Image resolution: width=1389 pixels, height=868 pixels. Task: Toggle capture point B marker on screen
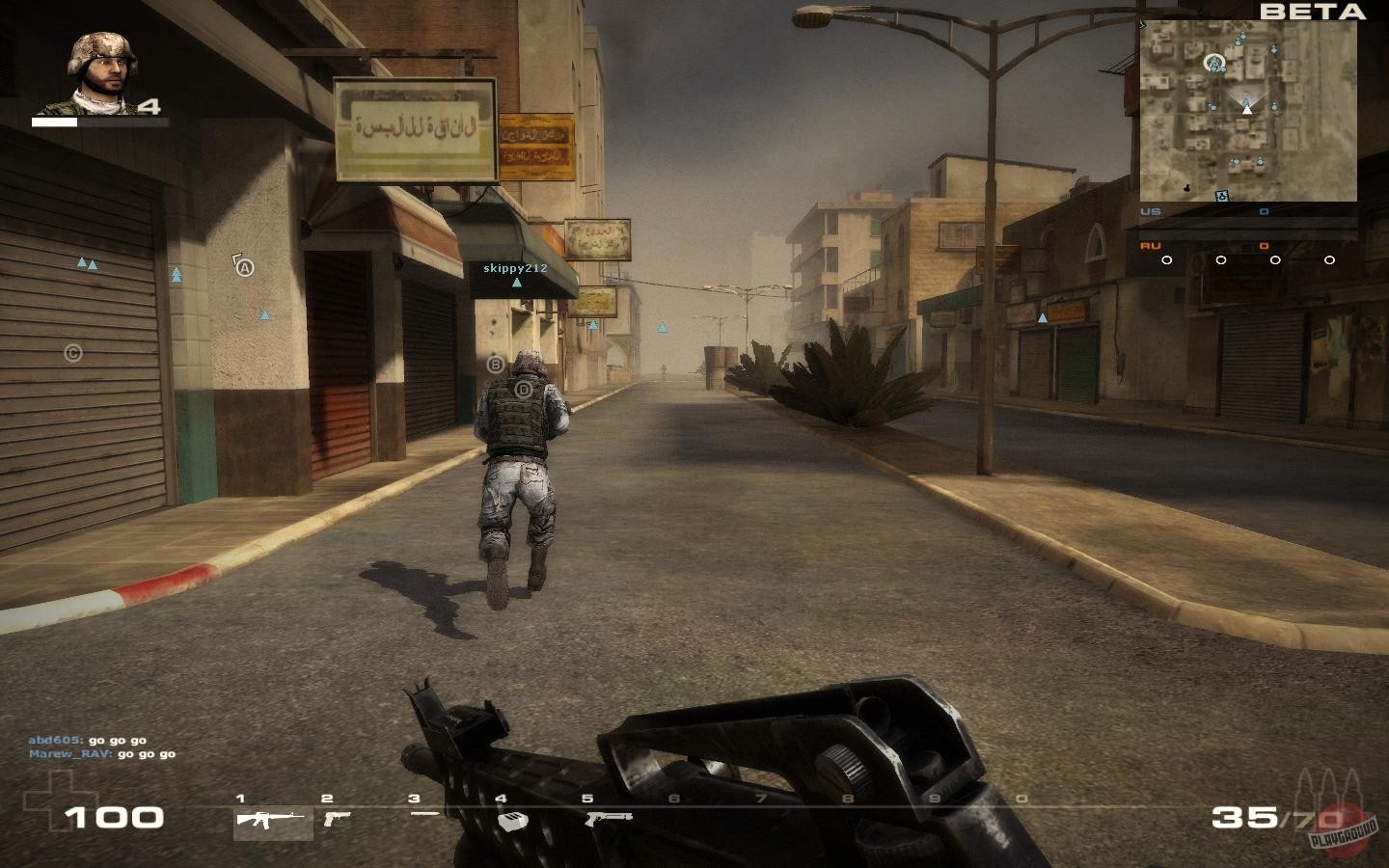[496, 364]
